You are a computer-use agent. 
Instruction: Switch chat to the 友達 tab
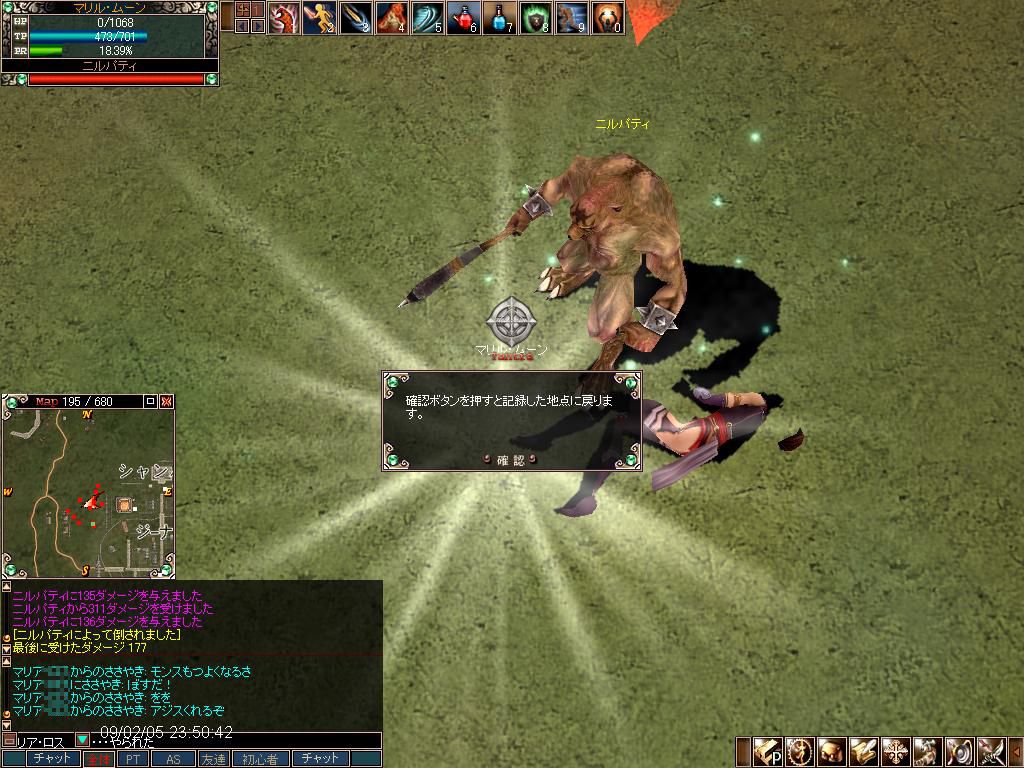(x=213, y=760)
